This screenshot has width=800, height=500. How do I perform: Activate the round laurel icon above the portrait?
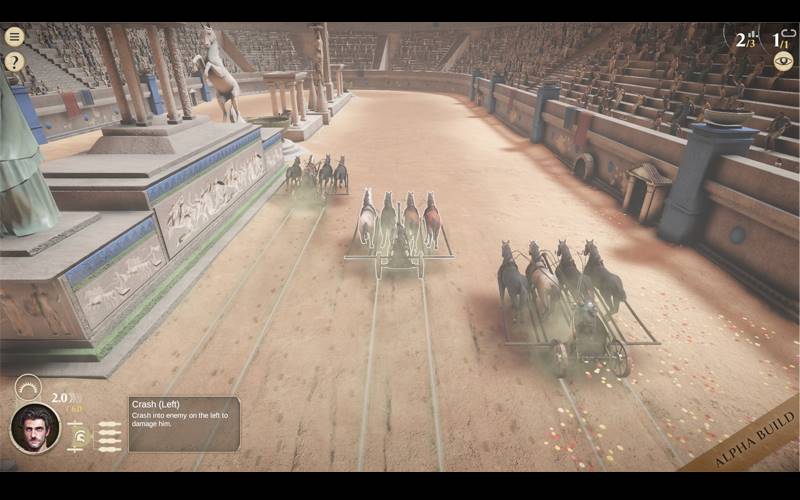point(28,387)
